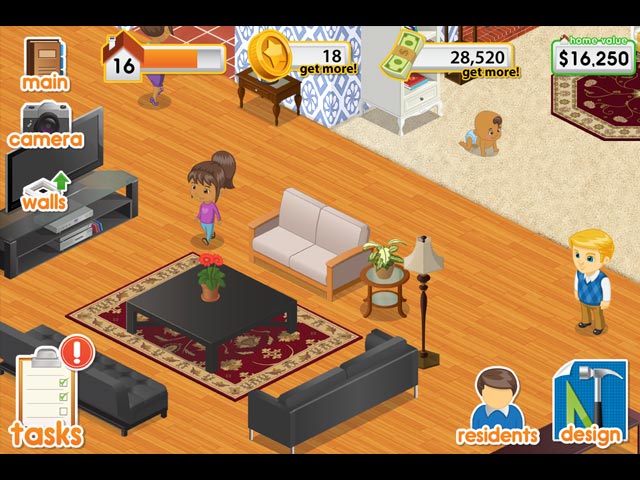Show the residents panel
Image resolution: width=640 pixels, height=480 pixels.
(x=497, y=405)
